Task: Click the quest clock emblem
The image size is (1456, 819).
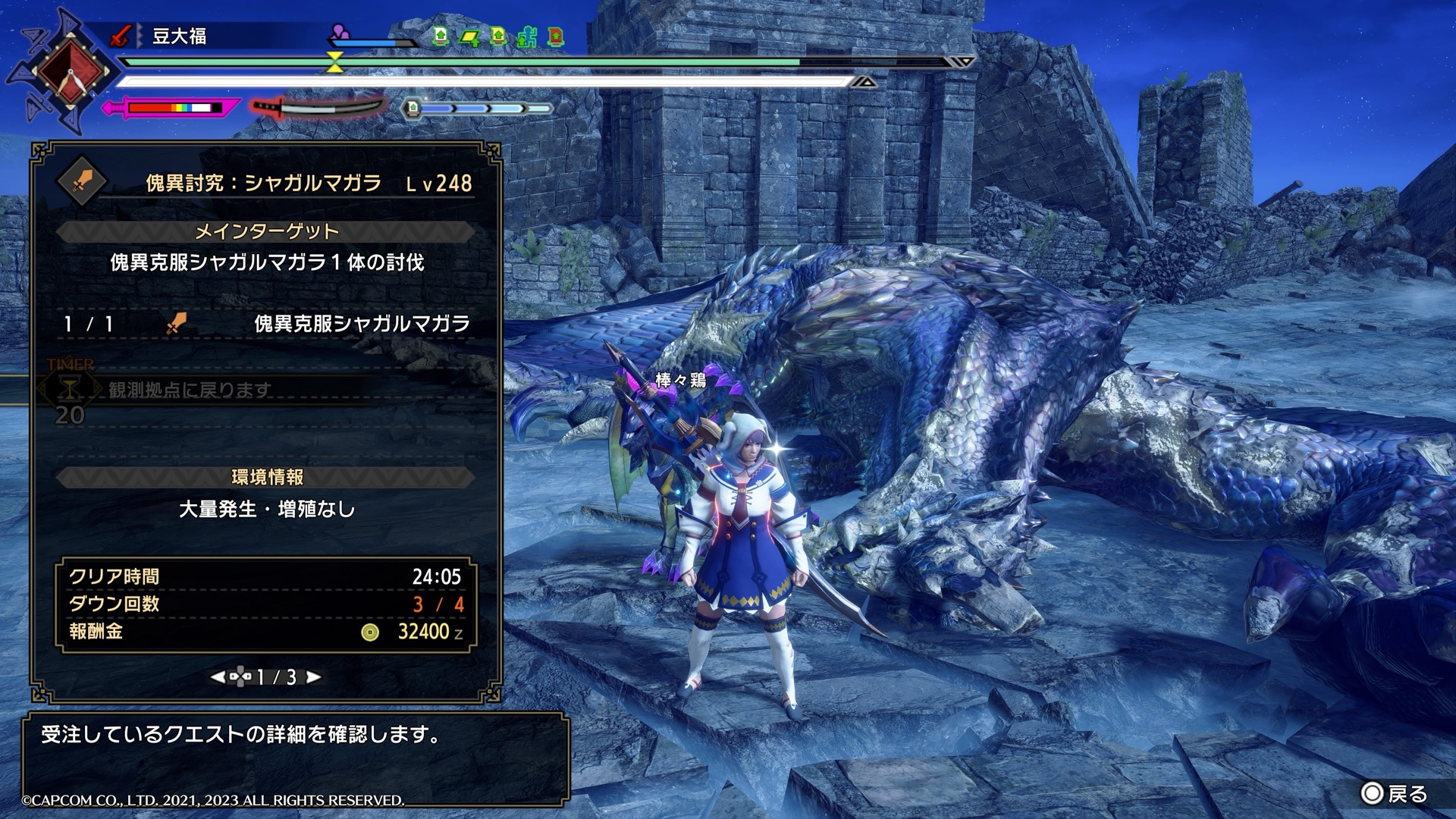Action: pos(70,73)
